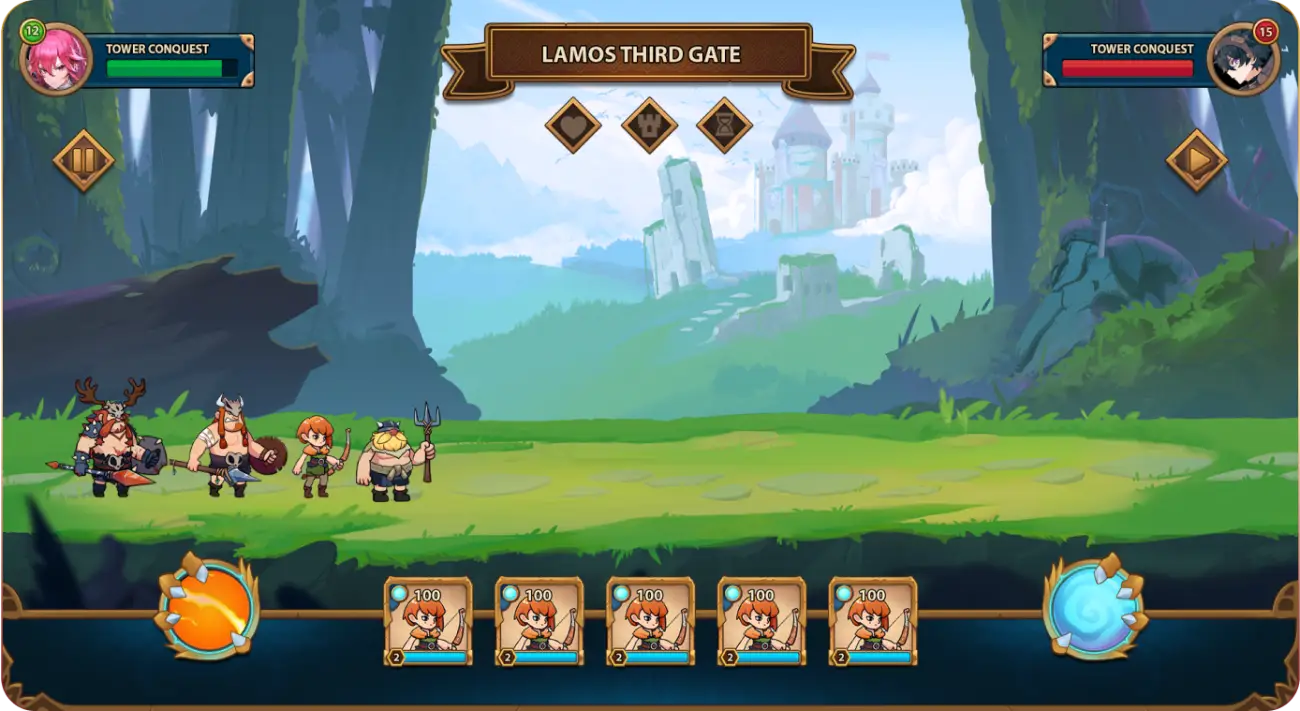The height and width of the screenshot is (711, 1300).
Task: Pause the battle with the pause button
Action: (84, 160)
